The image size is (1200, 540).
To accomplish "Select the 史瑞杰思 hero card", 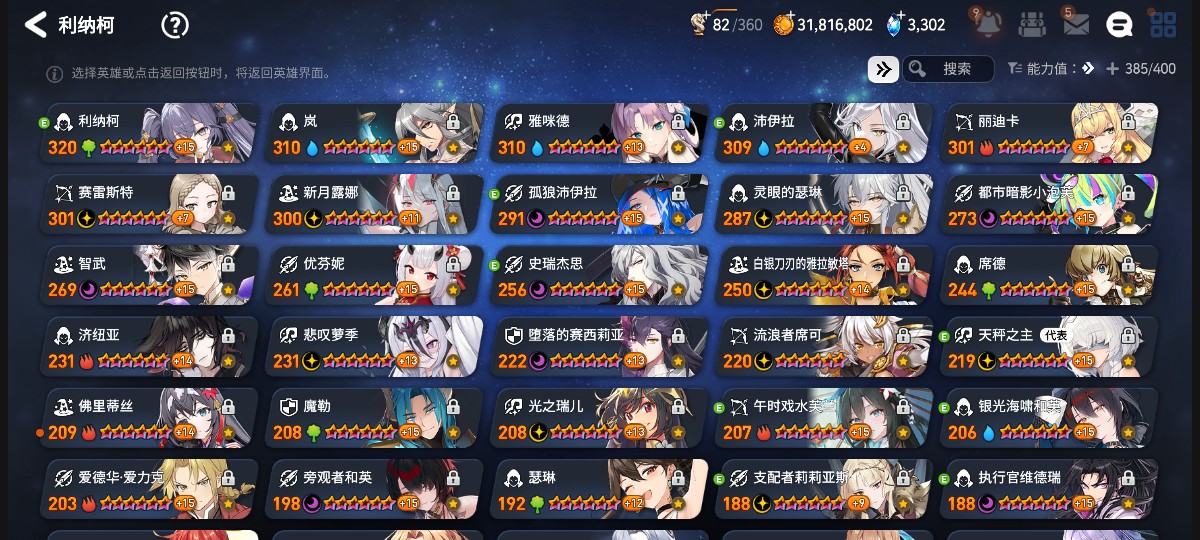I will [x=600, y=276].
